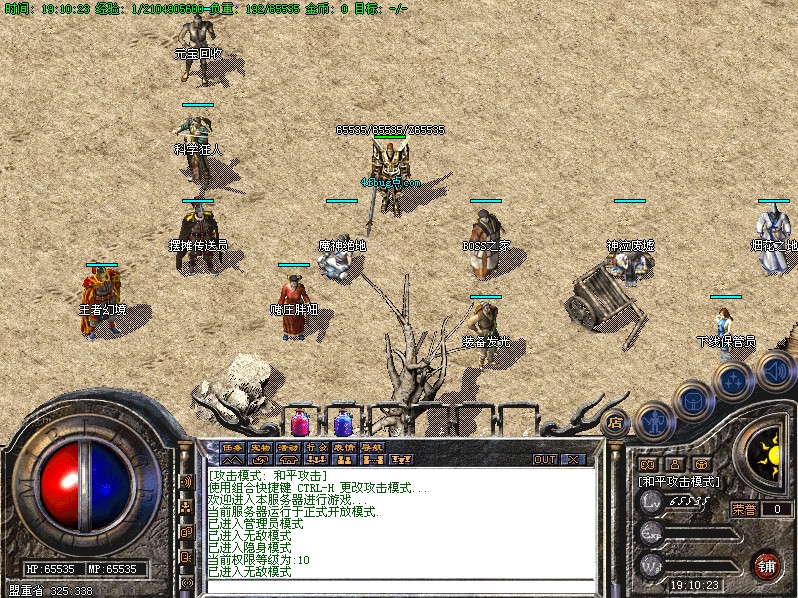This screenshot has height=598, width=798.
Task: Click the chat input field
Action: tap(400, 584)
